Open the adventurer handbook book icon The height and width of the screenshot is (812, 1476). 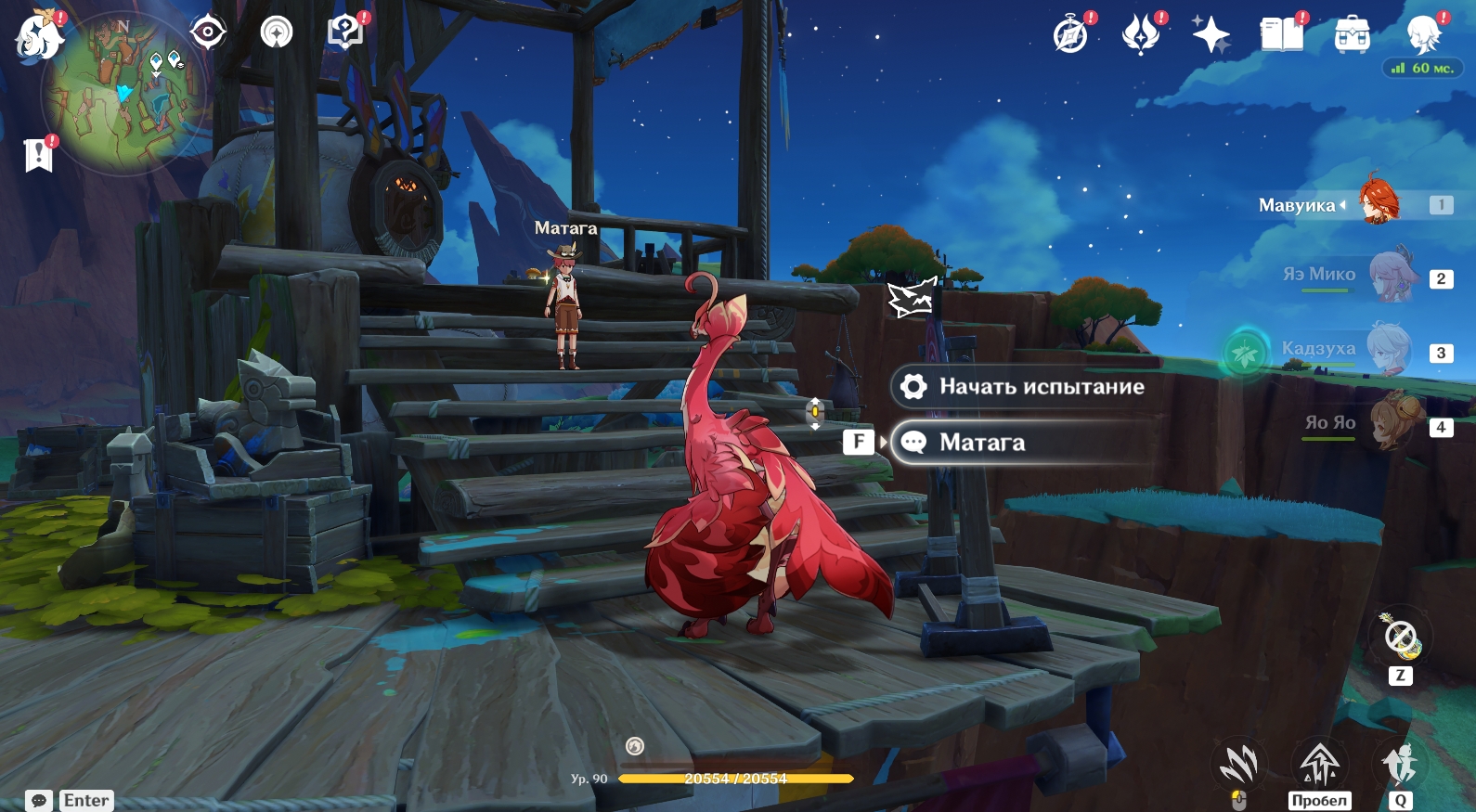pyautogui.click(x=1281, y=35)
